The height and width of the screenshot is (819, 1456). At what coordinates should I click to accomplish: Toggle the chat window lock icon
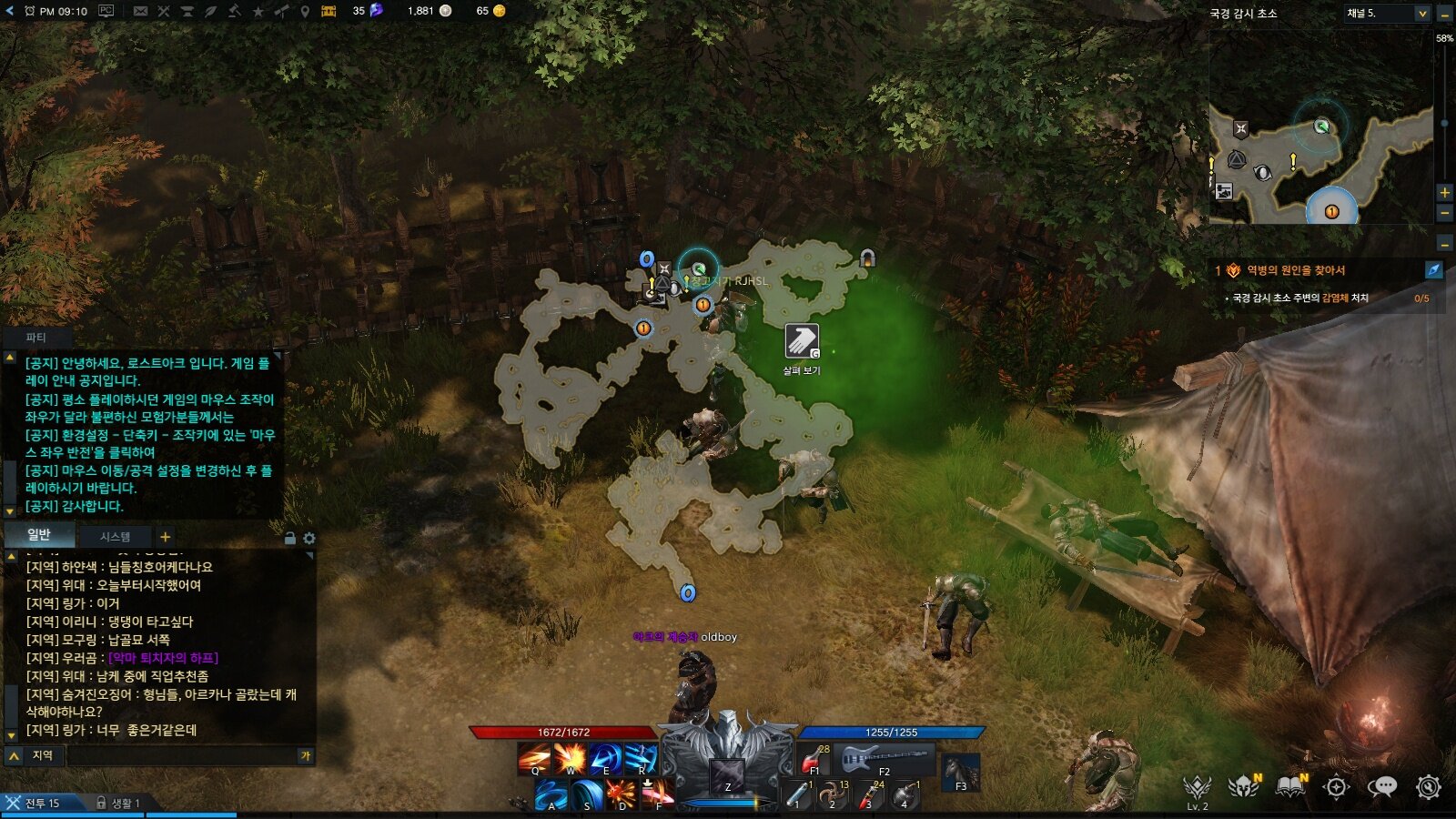pos(290,539)
